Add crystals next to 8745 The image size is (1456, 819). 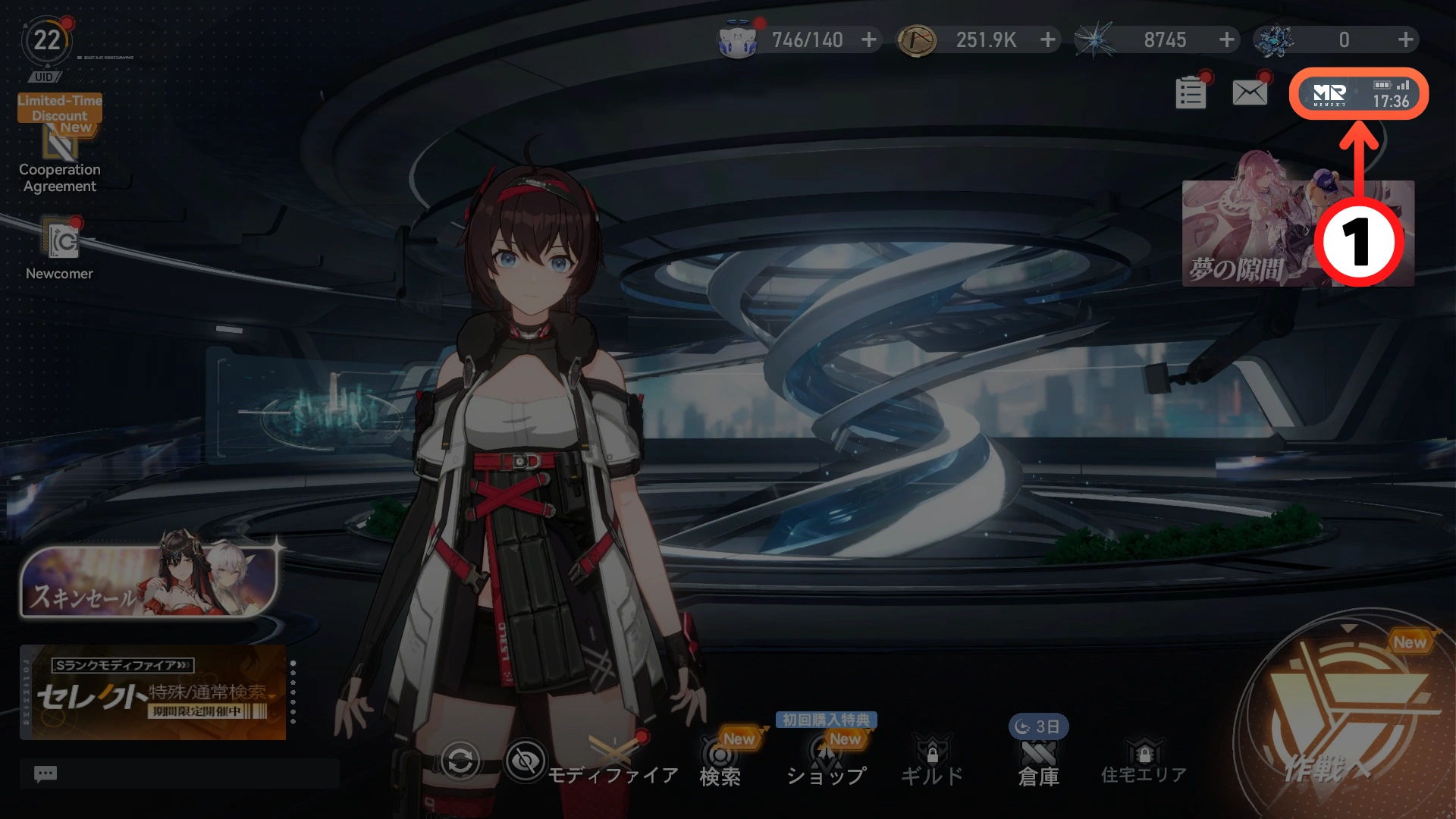(x=1227, y=39)
